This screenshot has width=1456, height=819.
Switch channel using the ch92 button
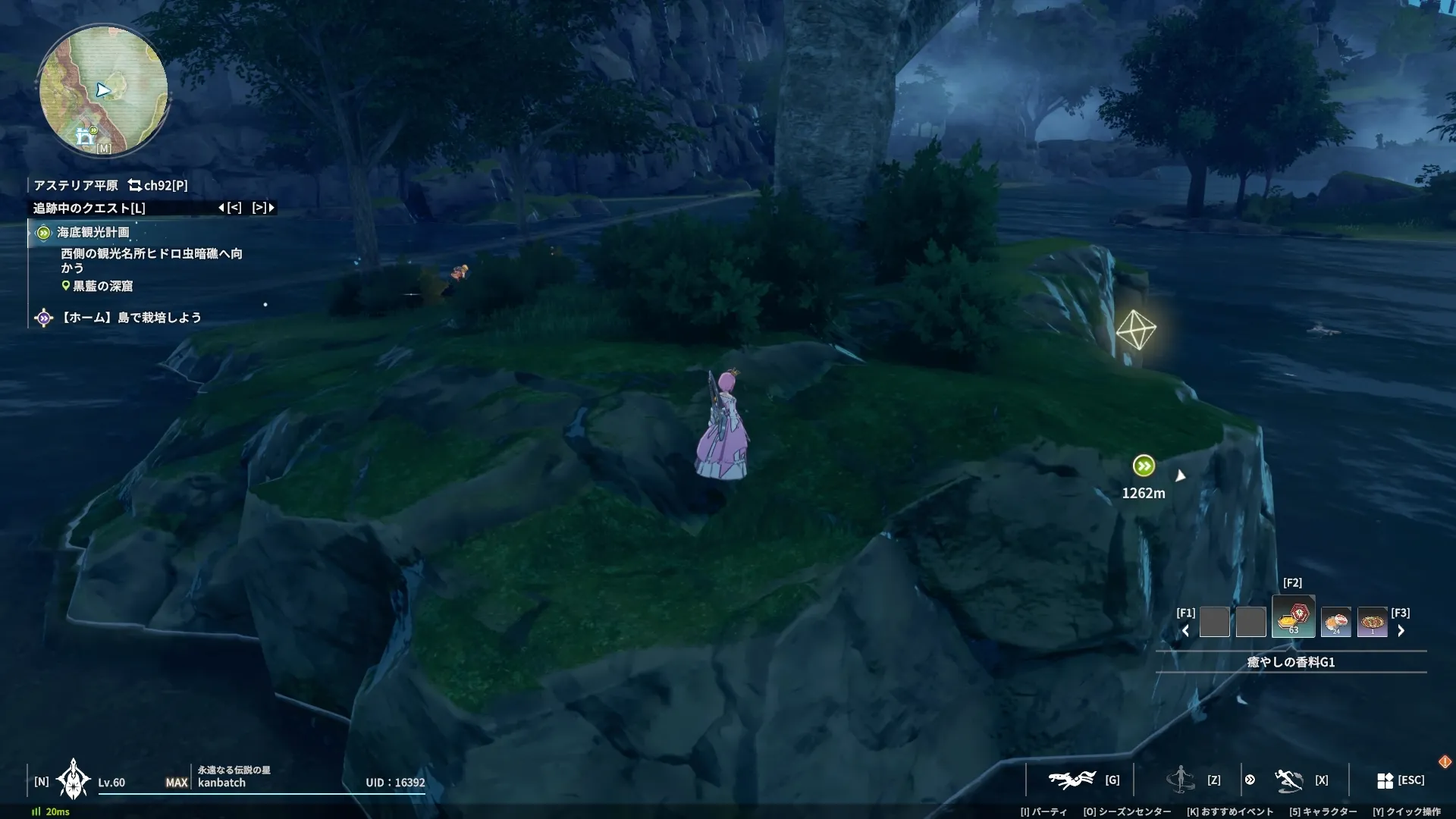158,185
